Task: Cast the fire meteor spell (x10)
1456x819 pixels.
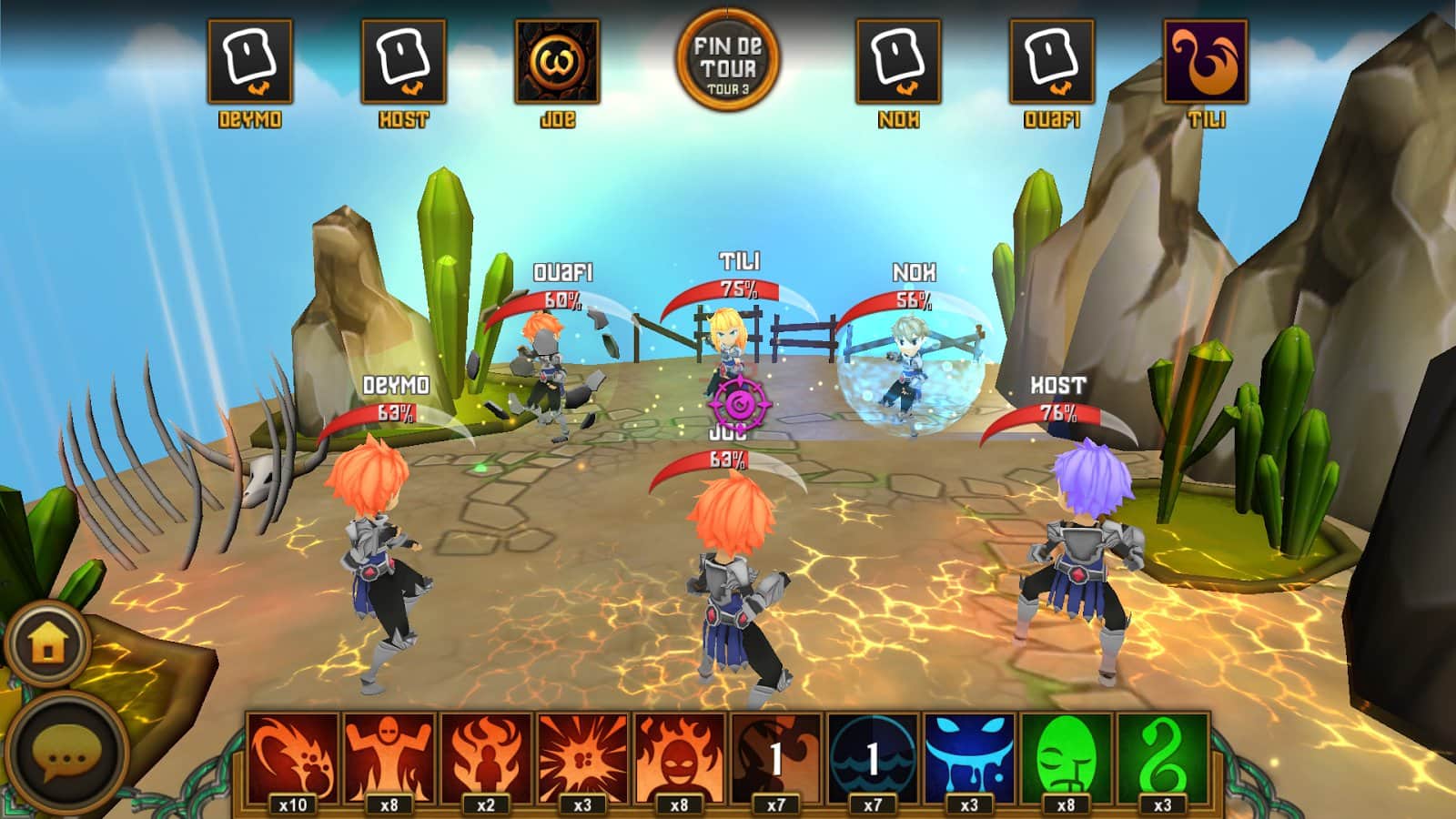Action: (x=292, y=757)
